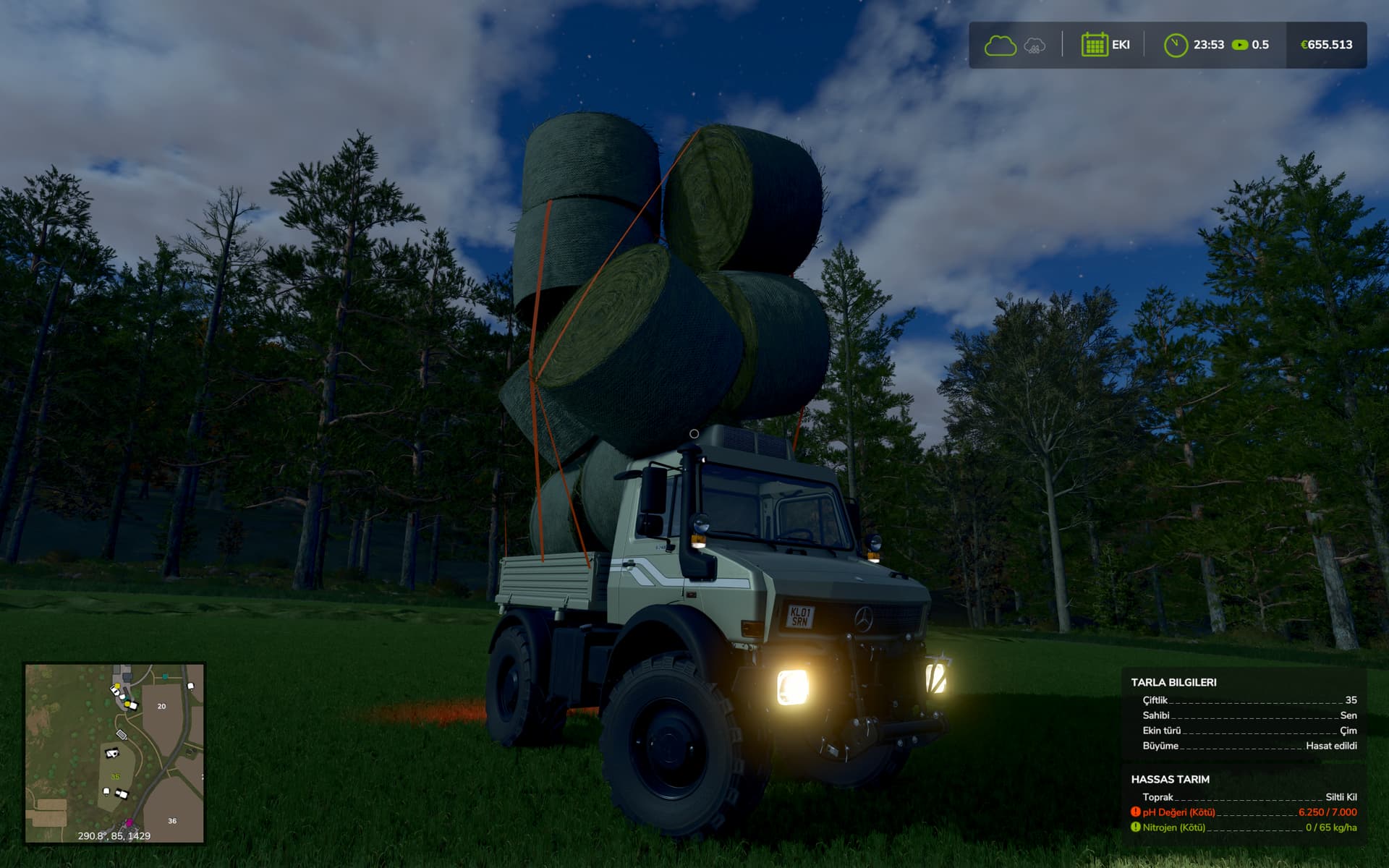Click the green clock icon

tap(1176, 45)
